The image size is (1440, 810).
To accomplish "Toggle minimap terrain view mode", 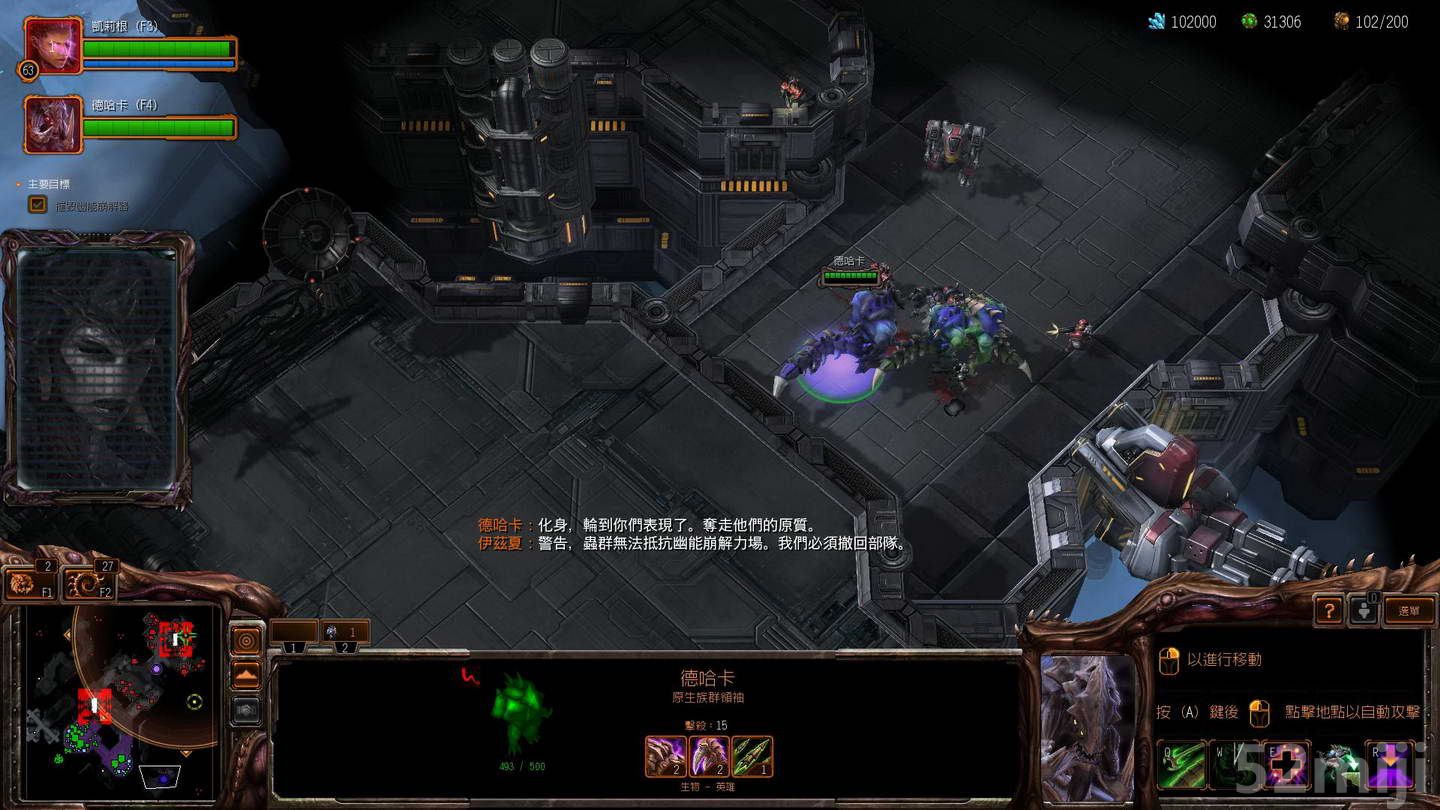I will click(x=247, y=674).
